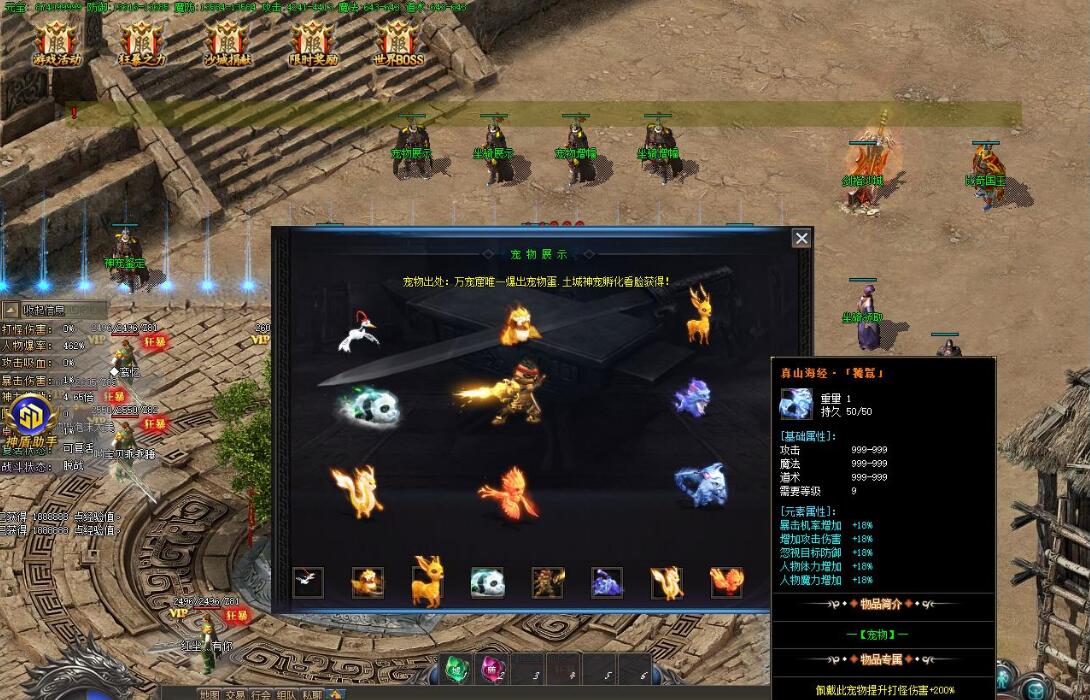This screenshot has height=700, width=1090.
Task: Select the golden deer pet thumbnail
Action: [427, 582]
